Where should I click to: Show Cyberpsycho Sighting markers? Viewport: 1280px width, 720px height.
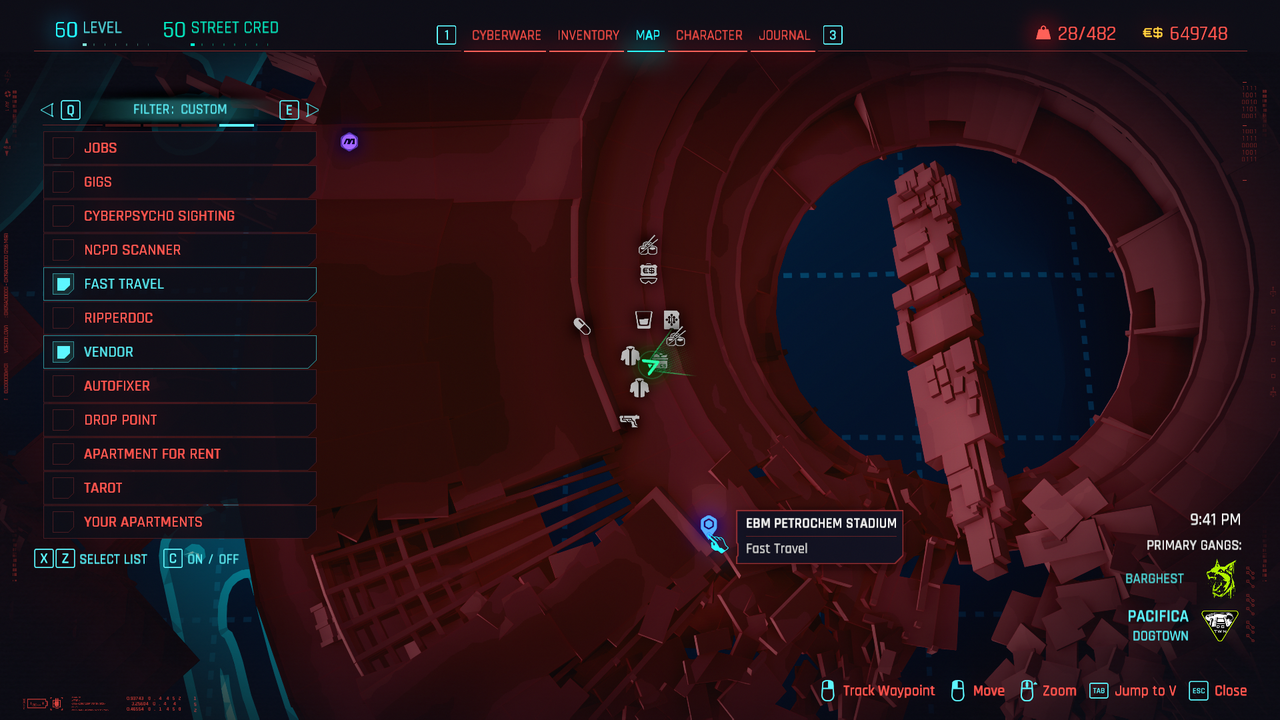tap(64, 216)
